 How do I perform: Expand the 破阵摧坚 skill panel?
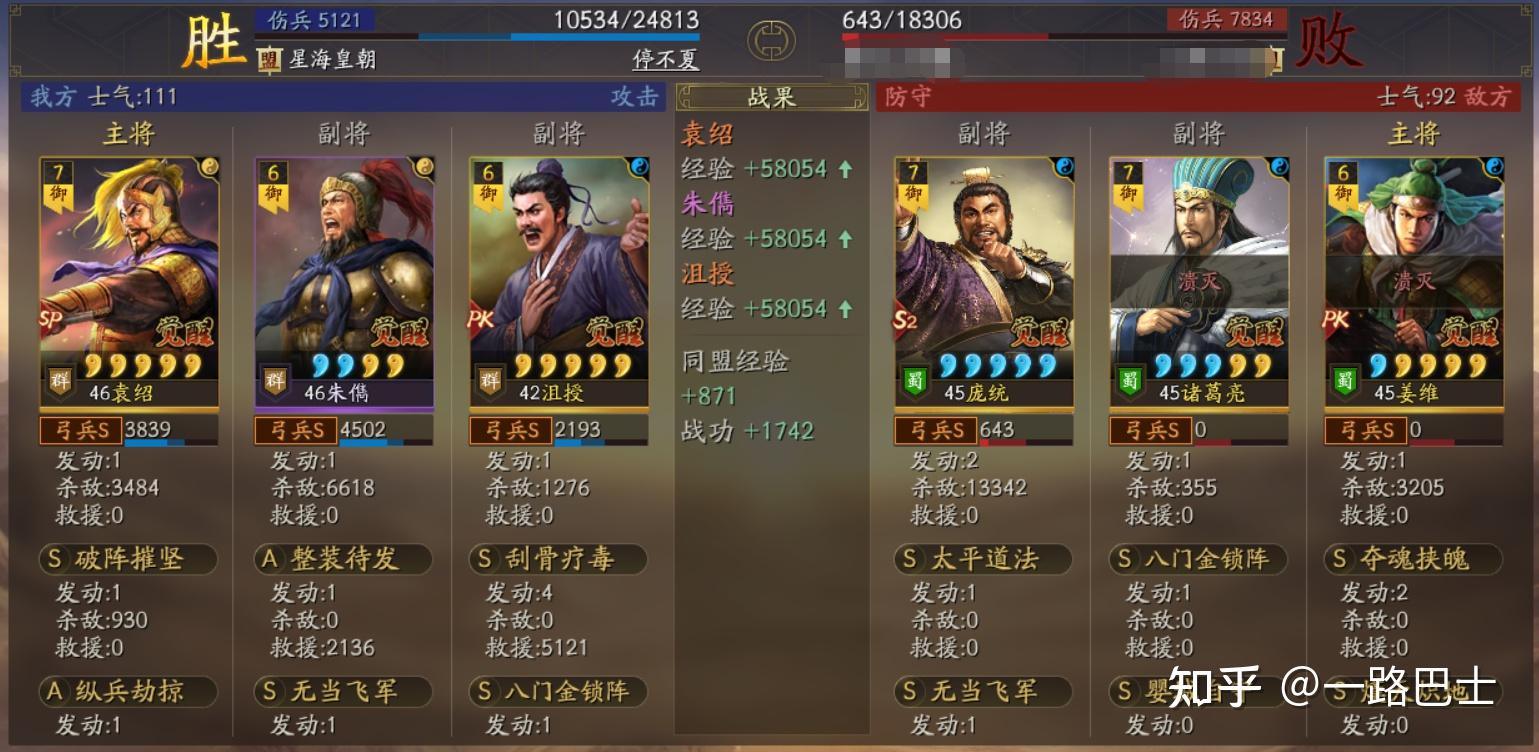[130, 560]
